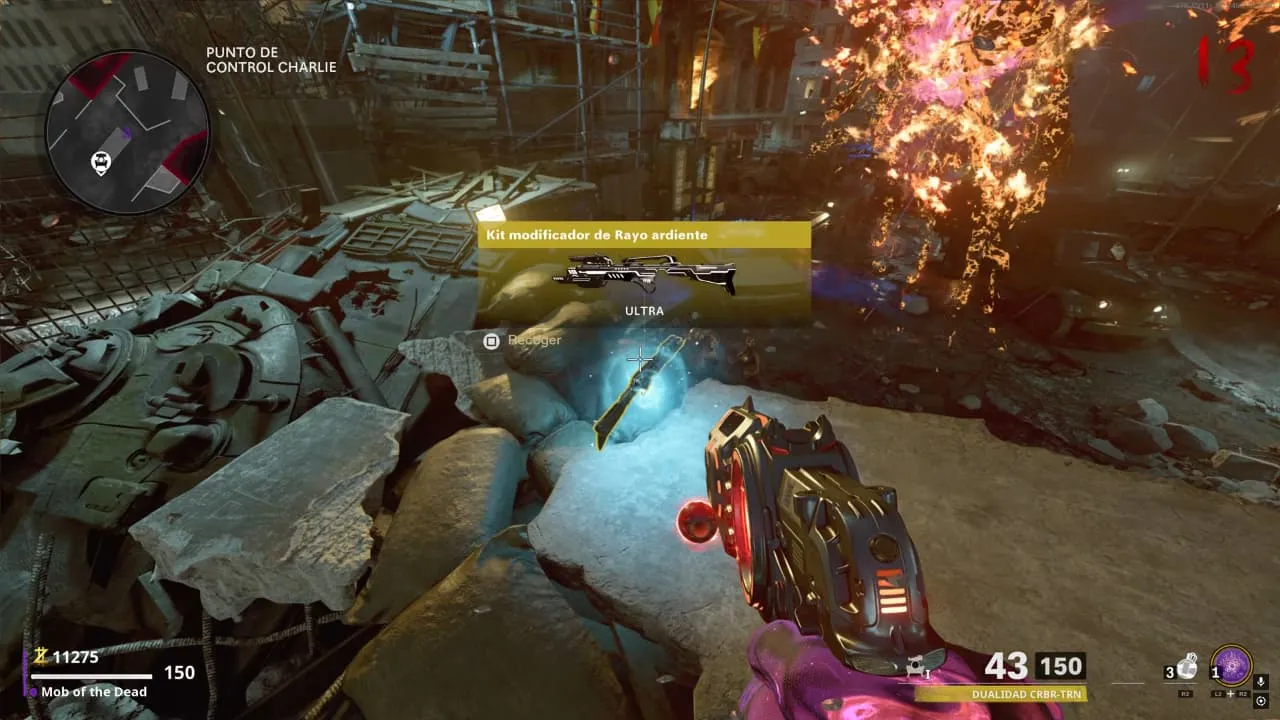Toggle the microphone voice chat icon
Image resolution: width=1280 pixels, height=720 pixels.
pos(1261,682)
